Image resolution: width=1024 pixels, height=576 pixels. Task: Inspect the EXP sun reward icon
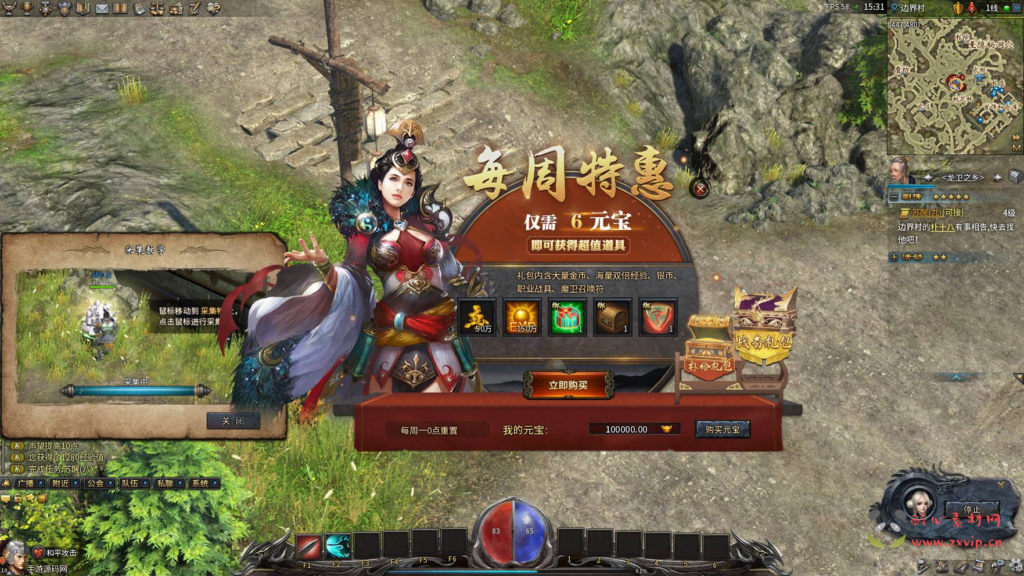click(x=522, y=317)
